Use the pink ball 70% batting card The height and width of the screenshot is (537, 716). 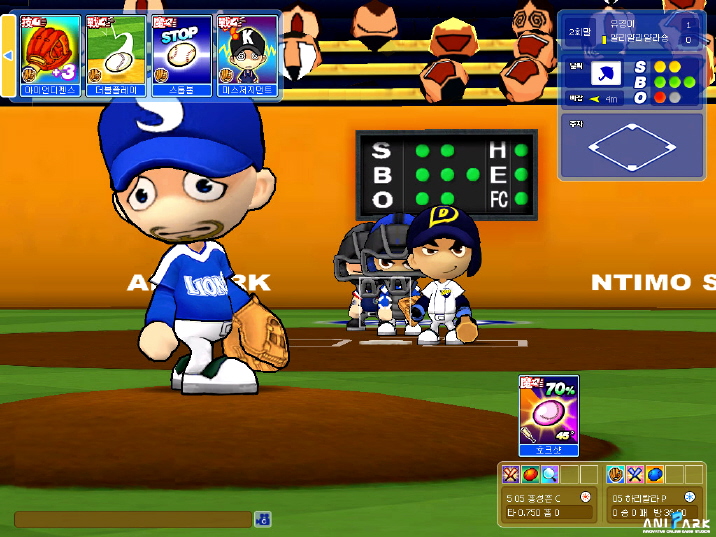click(x=549, y=415)
